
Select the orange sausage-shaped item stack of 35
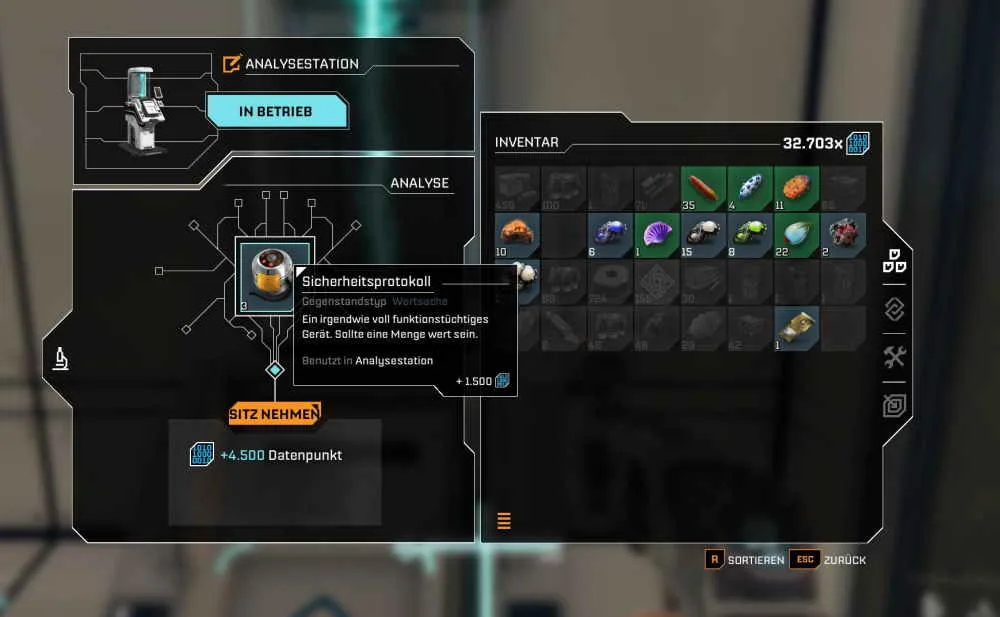[x=703, y=187]
